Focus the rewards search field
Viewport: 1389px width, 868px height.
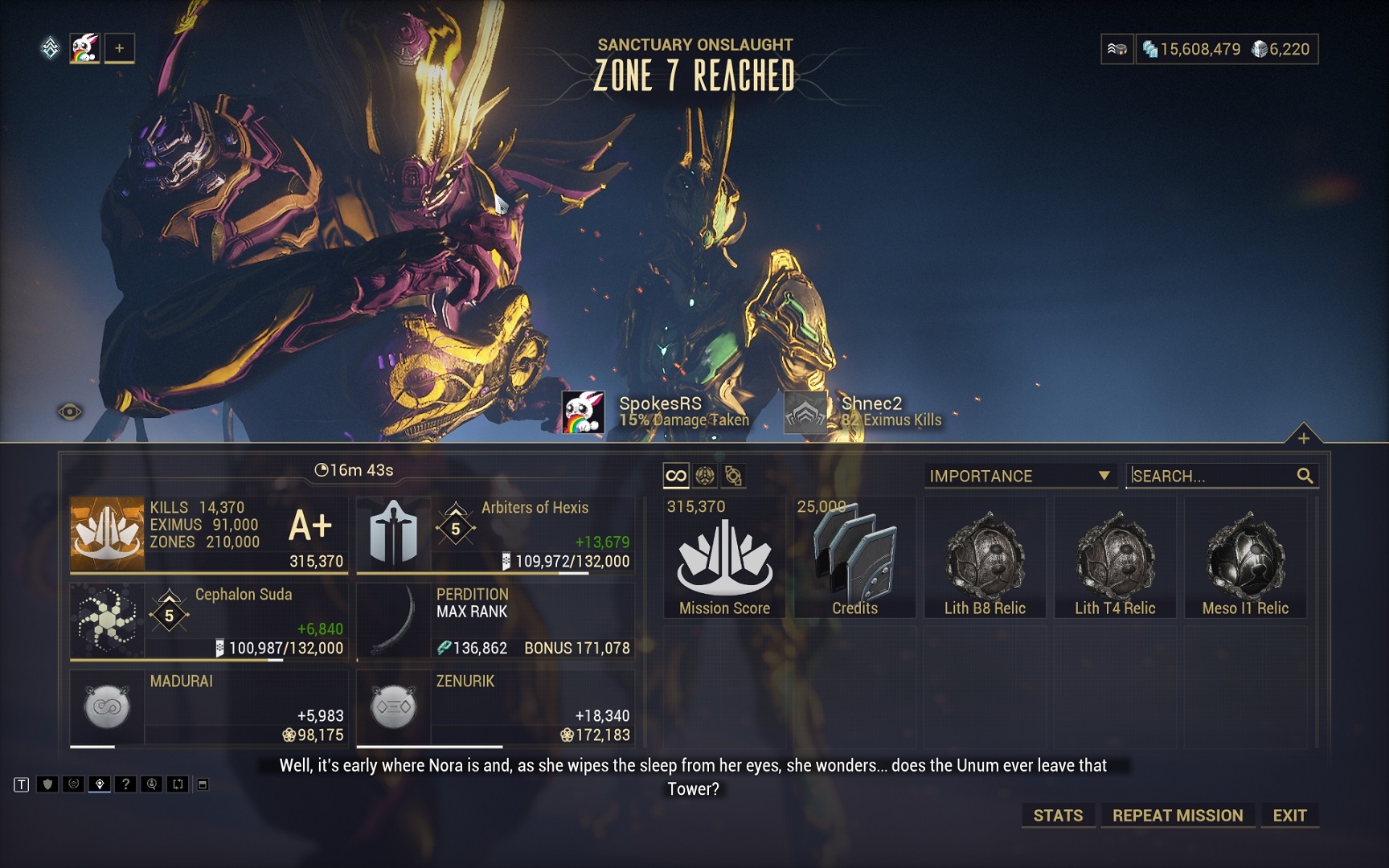click(1212, 476)
